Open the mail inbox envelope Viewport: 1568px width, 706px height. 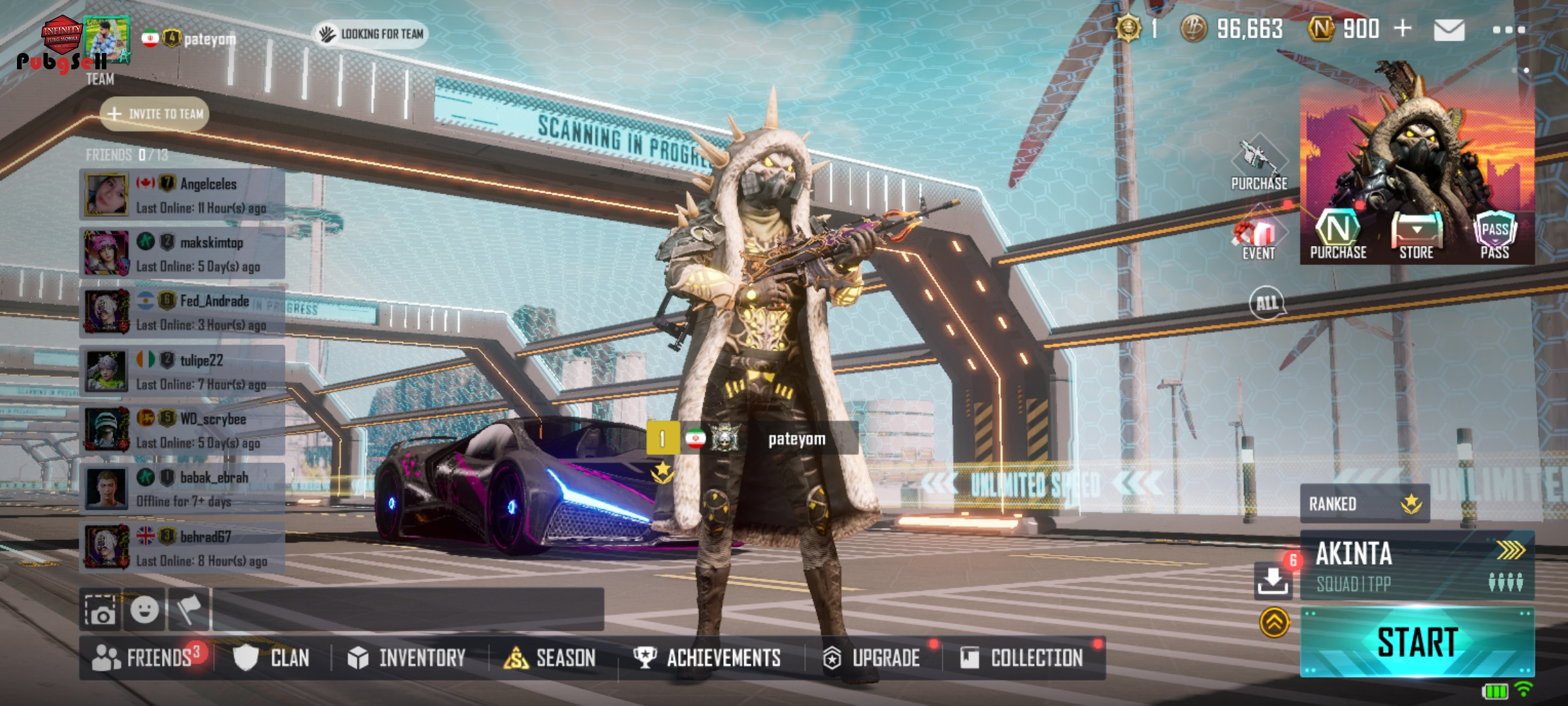[1448, 30]
